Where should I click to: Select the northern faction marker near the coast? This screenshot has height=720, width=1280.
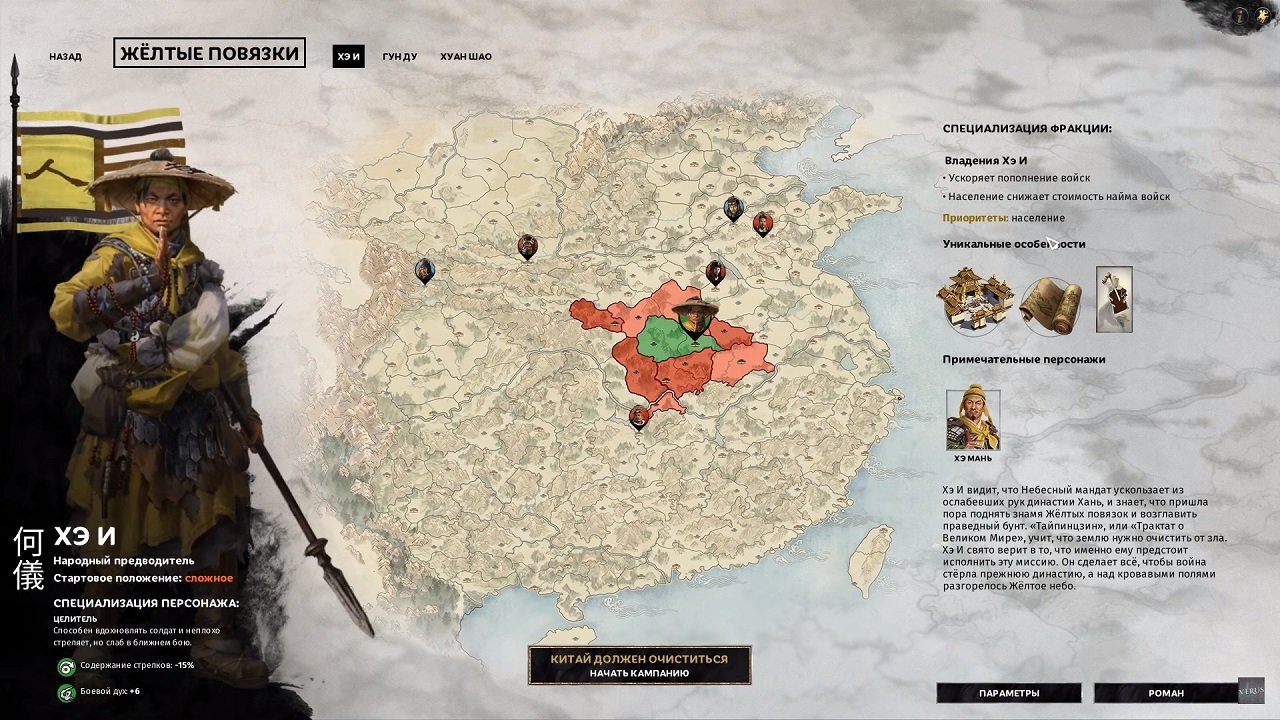pyautogui.click(x=733, y=208)
